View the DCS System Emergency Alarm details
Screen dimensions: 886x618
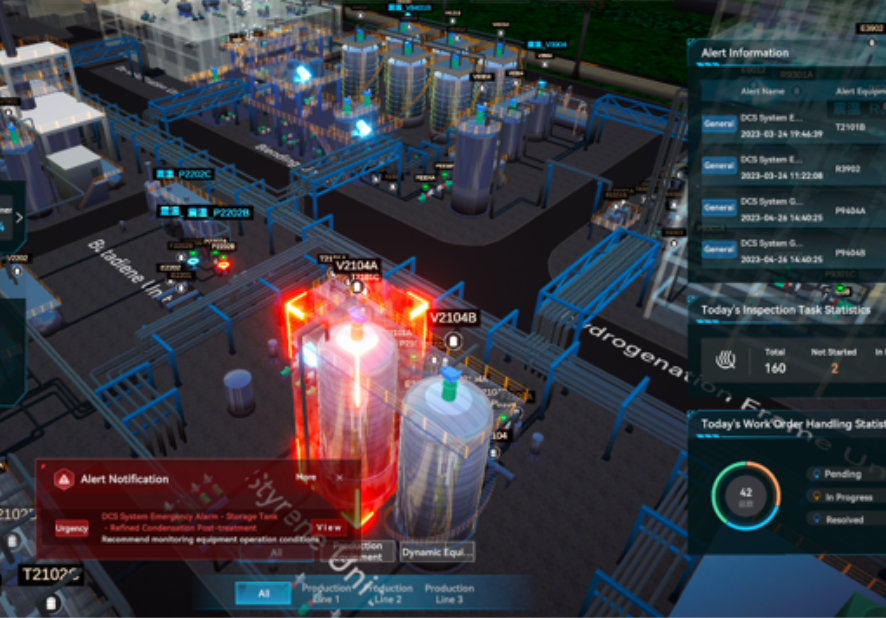(x=328, y=527)
